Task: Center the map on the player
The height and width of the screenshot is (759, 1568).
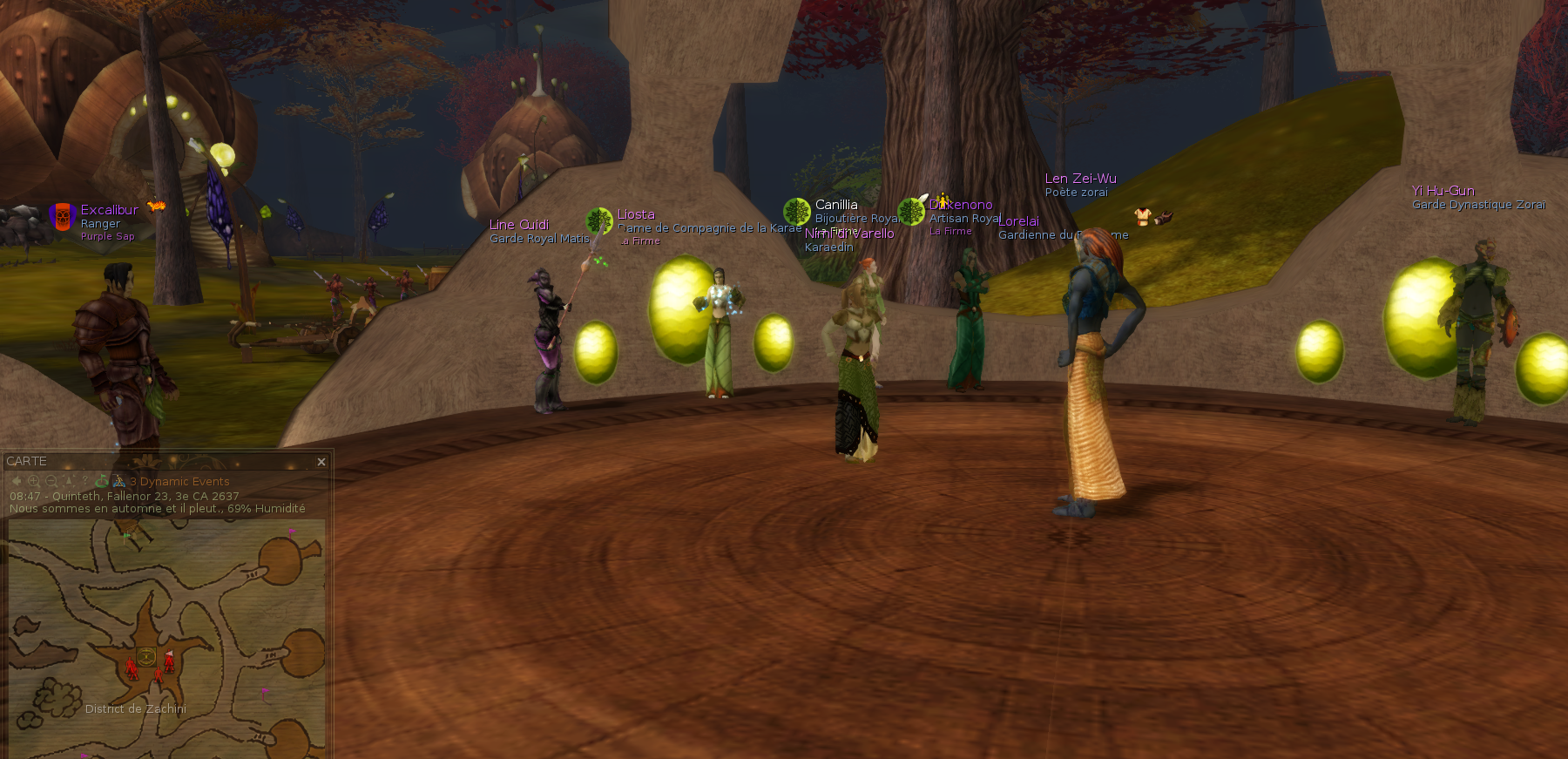Action: coord(69,481)
